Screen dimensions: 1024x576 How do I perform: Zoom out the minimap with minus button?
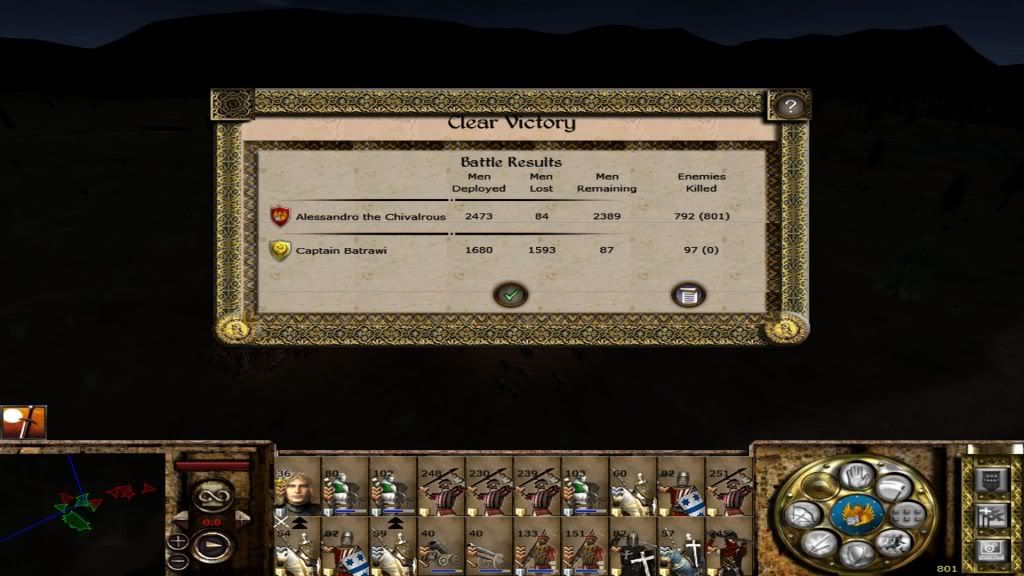178,561
